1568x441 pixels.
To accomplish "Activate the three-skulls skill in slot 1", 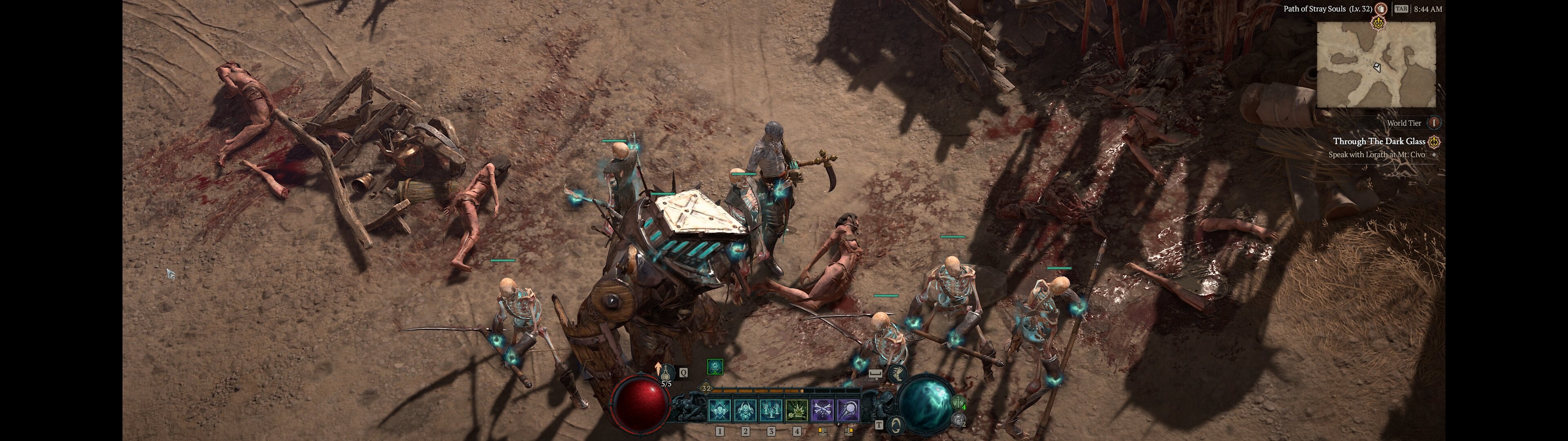I will [720, 410].
